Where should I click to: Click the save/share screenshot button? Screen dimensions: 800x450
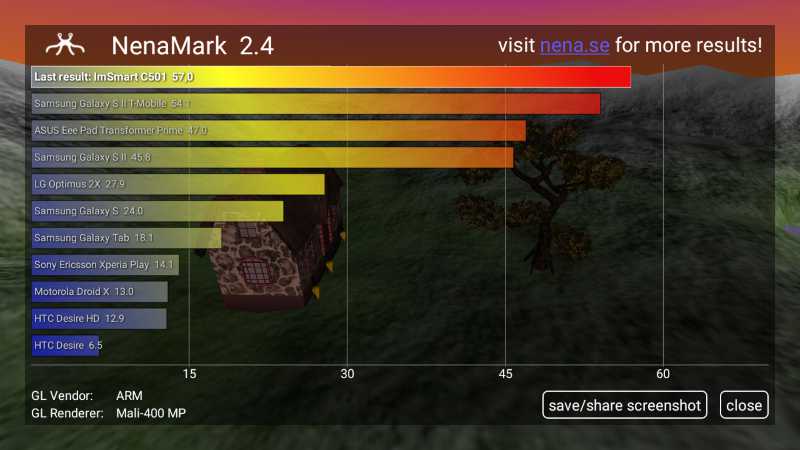pyautogui.click(x=625, y=405)
